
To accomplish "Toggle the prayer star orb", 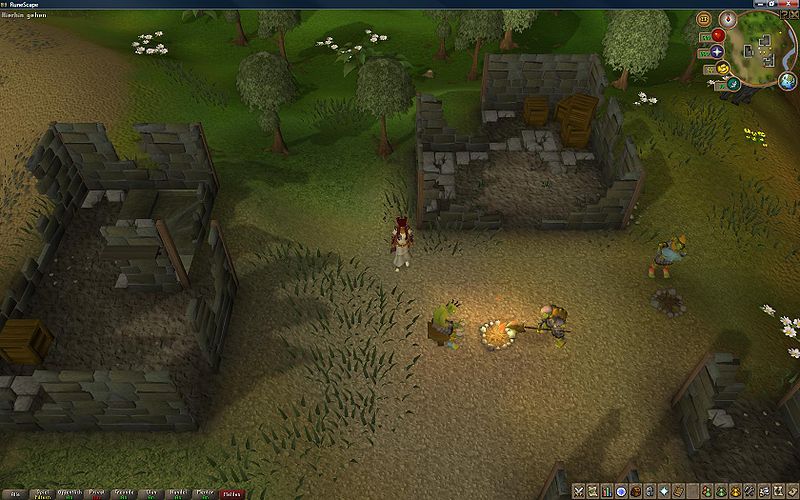I will point(717,51).
